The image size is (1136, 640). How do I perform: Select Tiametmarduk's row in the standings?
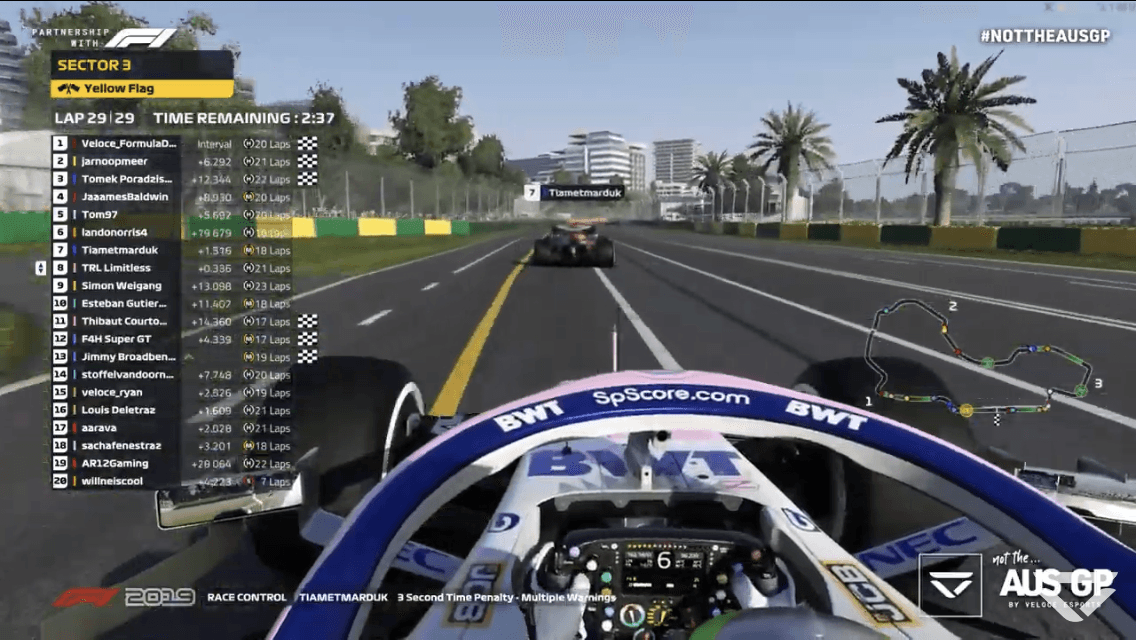coord(118,251)
